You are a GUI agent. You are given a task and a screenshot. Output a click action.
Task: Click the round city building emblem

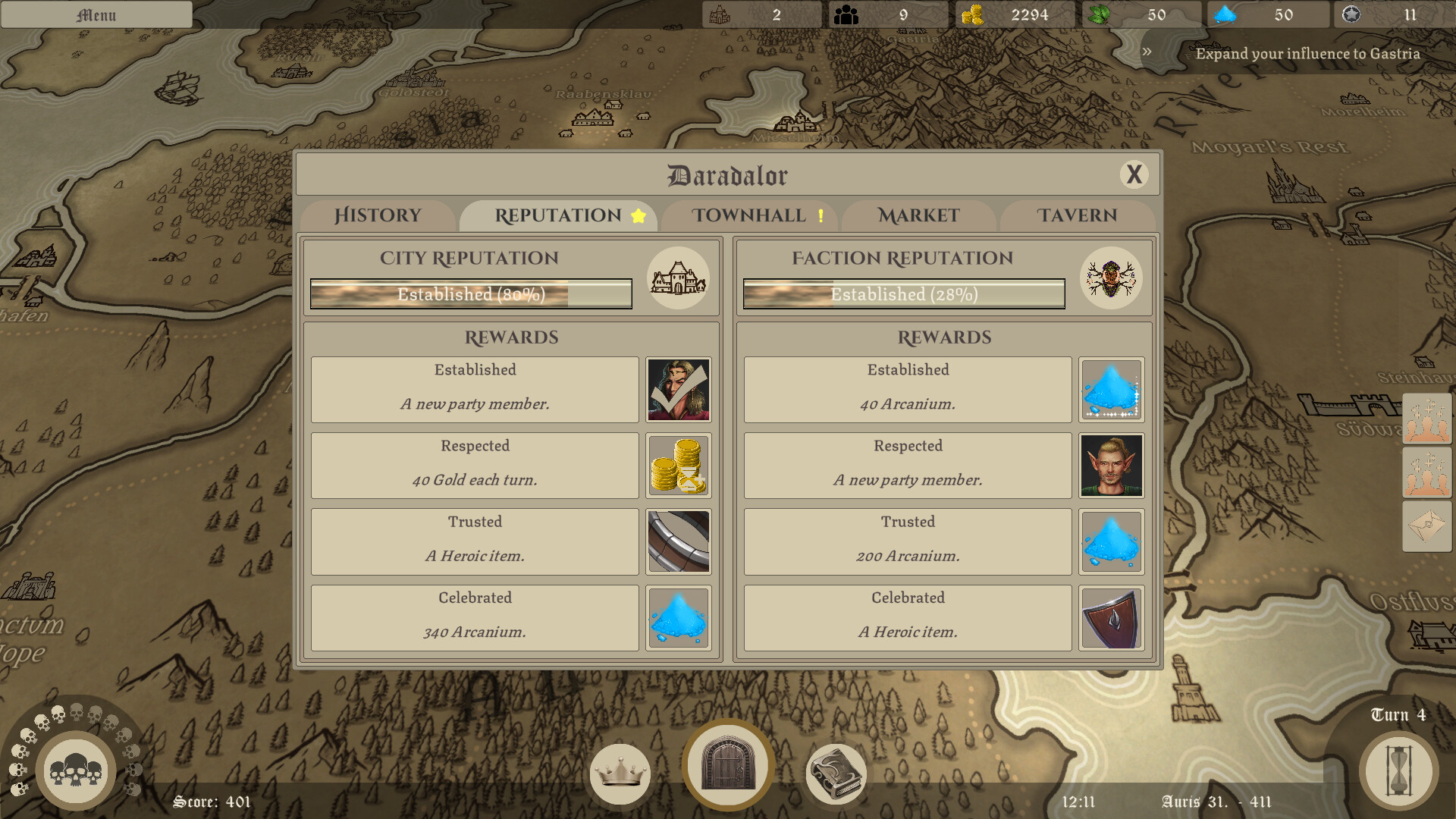tap(677, 278)
